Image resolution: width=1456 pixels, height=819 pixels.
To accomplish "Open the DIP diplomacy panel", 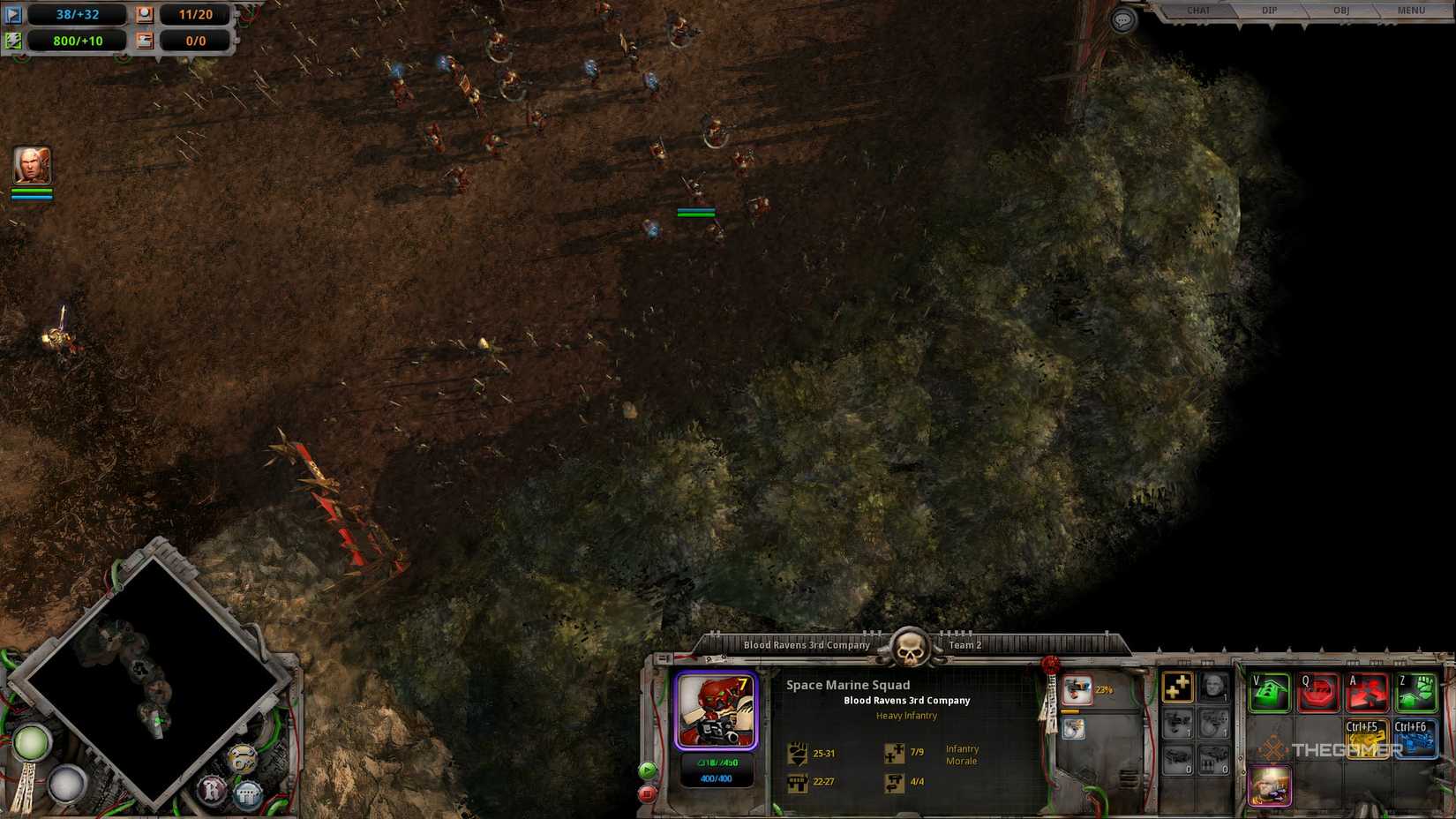I will tap(1268, 11).
